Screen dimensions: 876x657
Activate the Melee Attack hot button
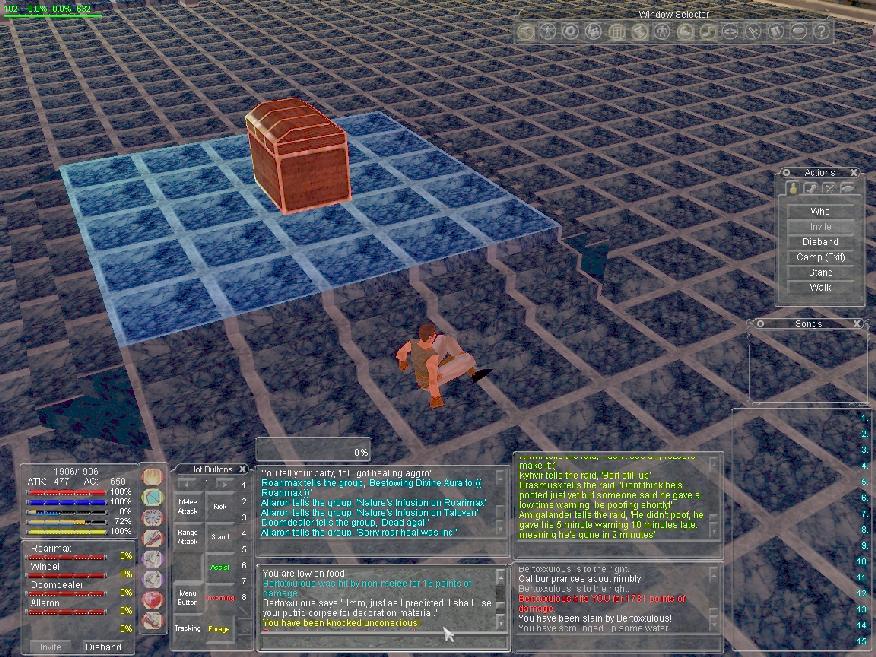click(188, 504)
